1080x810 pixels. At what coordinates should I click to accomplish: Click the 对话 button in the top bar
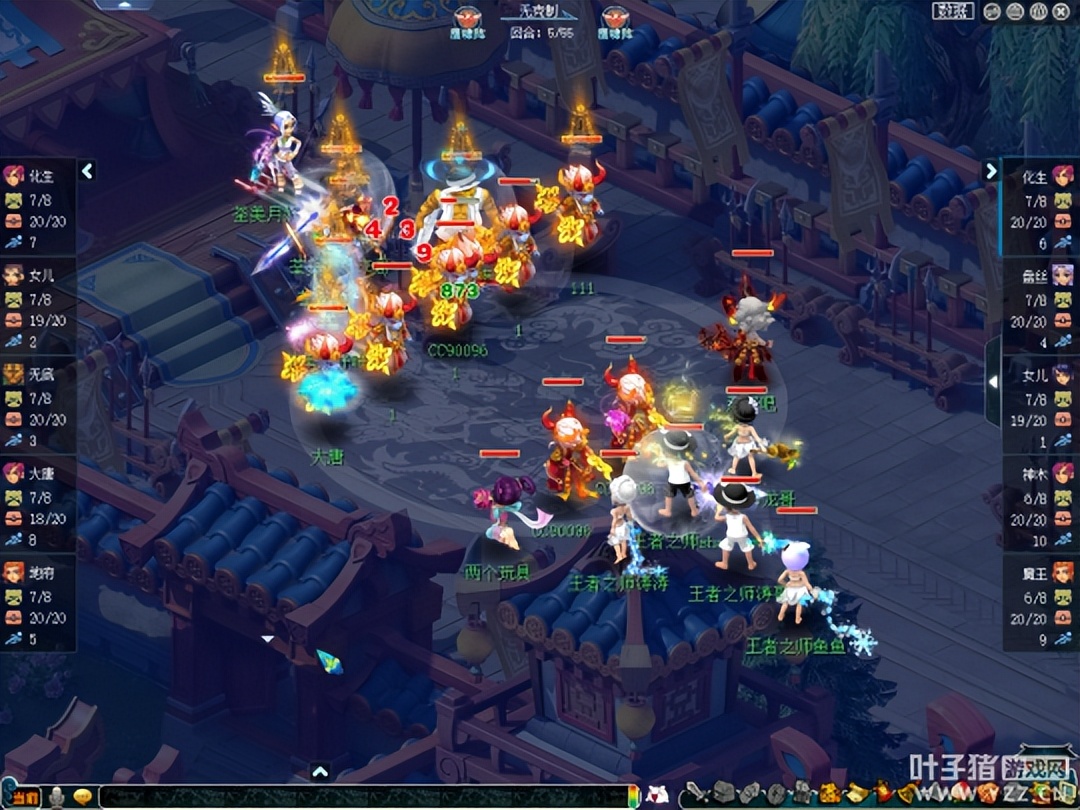tap(953, 11)
